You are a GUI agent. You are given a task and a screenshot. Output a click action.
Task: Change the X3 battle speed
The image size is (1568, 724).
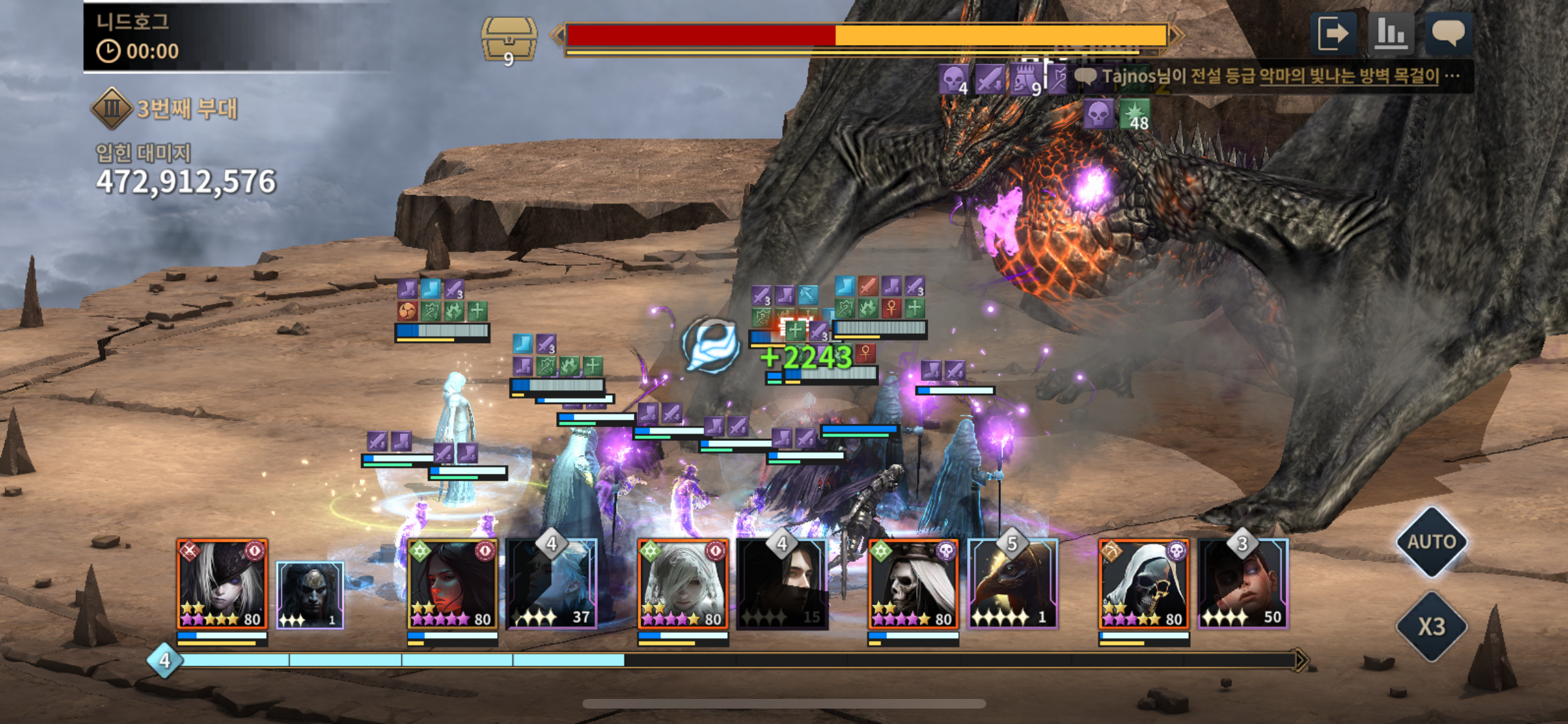(x=1431, y=626)
